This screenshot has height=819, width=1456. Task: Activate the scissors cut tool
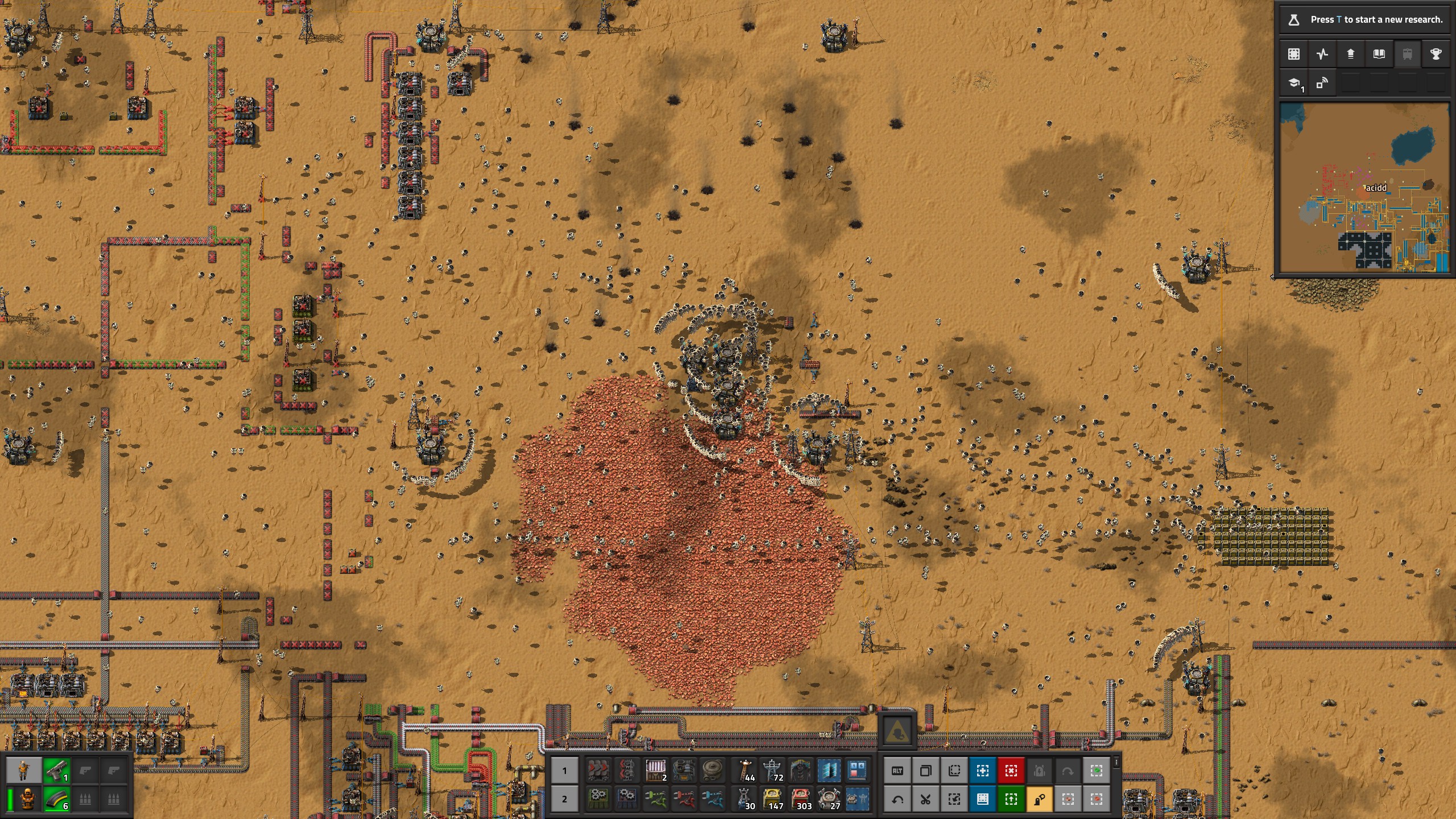925,799
